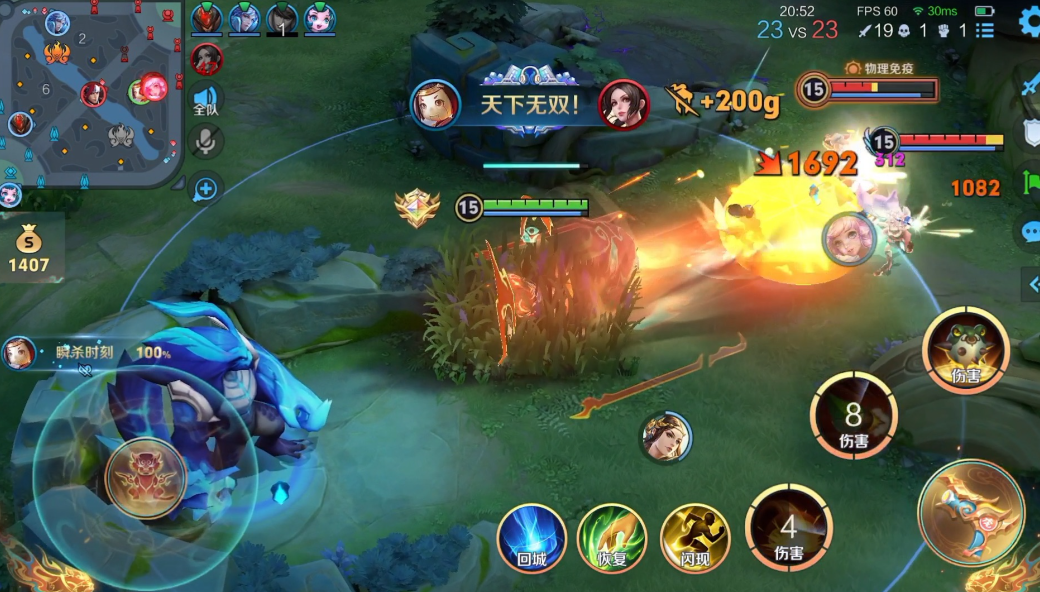Use the 伤害 skill with 4 second cooldown
The height and width of the screenshot is (592, 1040).
(x=789, y=527)
